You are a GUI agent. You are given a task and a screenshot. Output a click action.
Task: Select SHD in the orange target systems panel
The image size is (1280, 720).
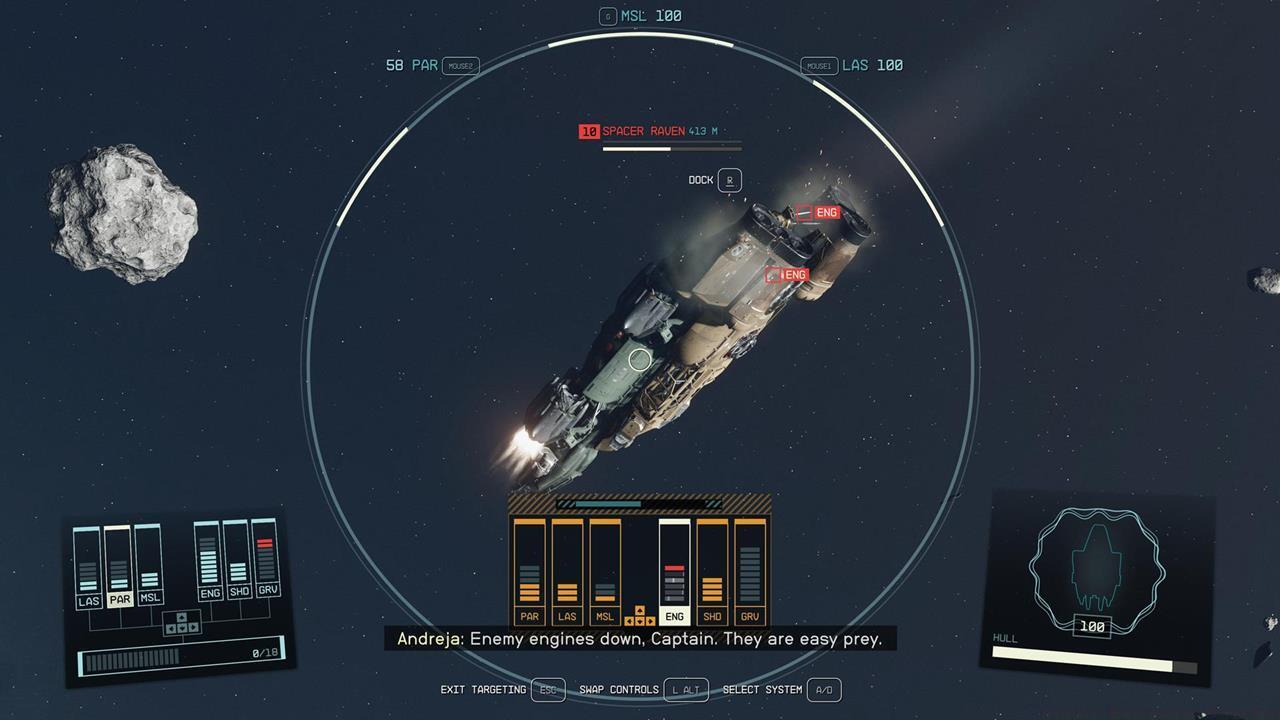pos(712,616)
